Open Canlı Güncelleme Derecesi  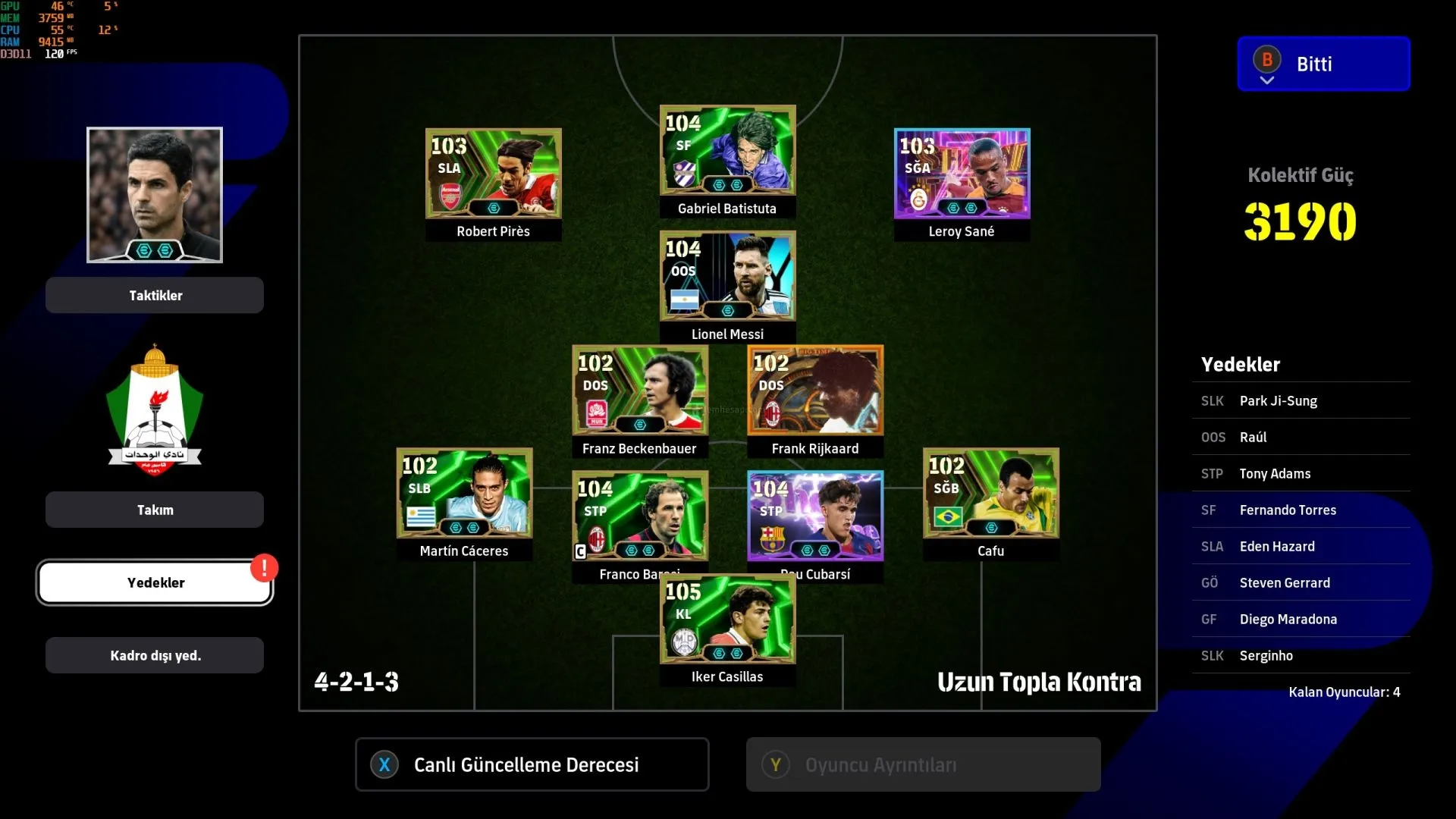pyautogui.click(x=532, y=764)
